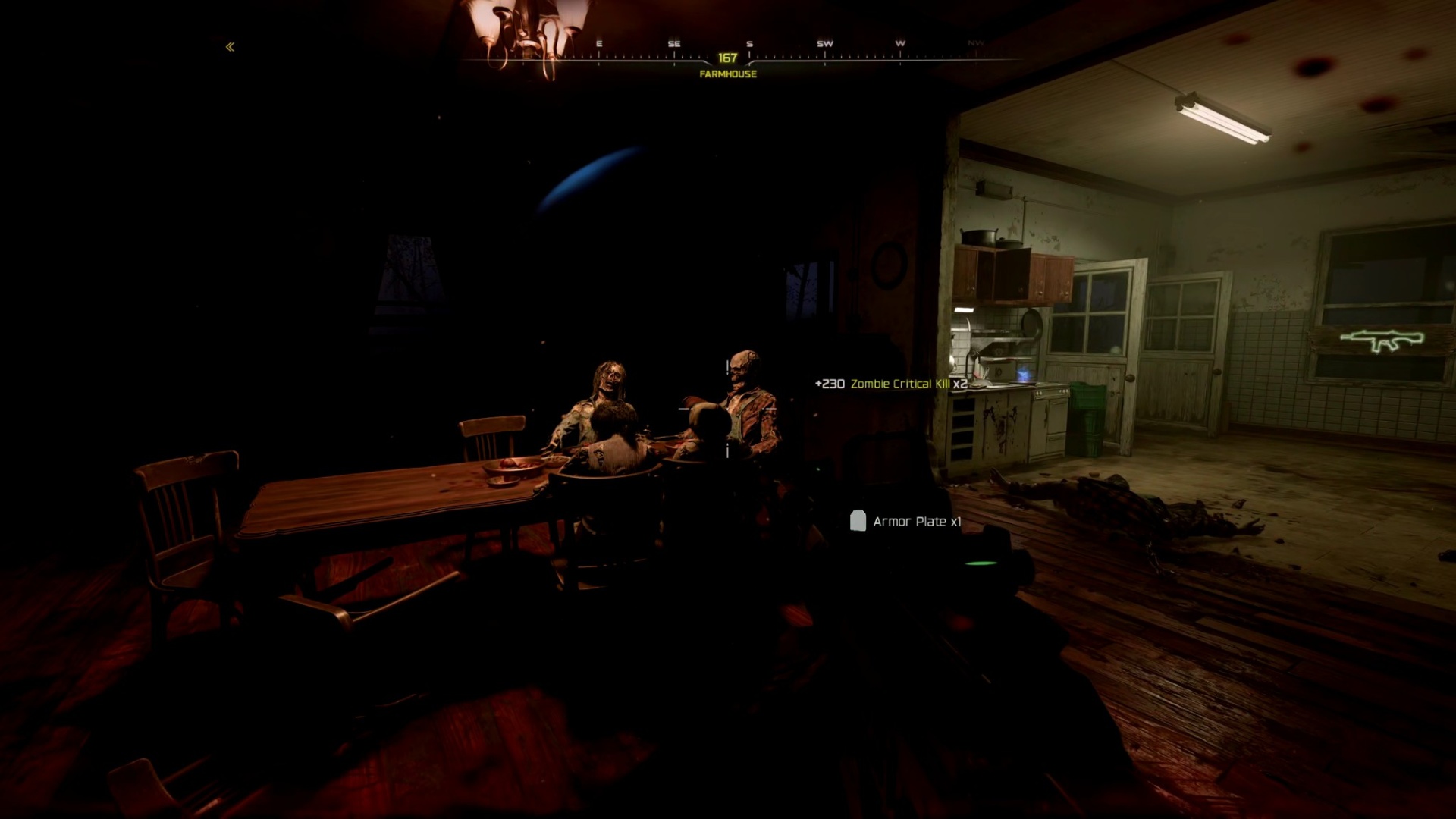
Task: Expand the W marker on the compass strip
Action: (901, 45)
